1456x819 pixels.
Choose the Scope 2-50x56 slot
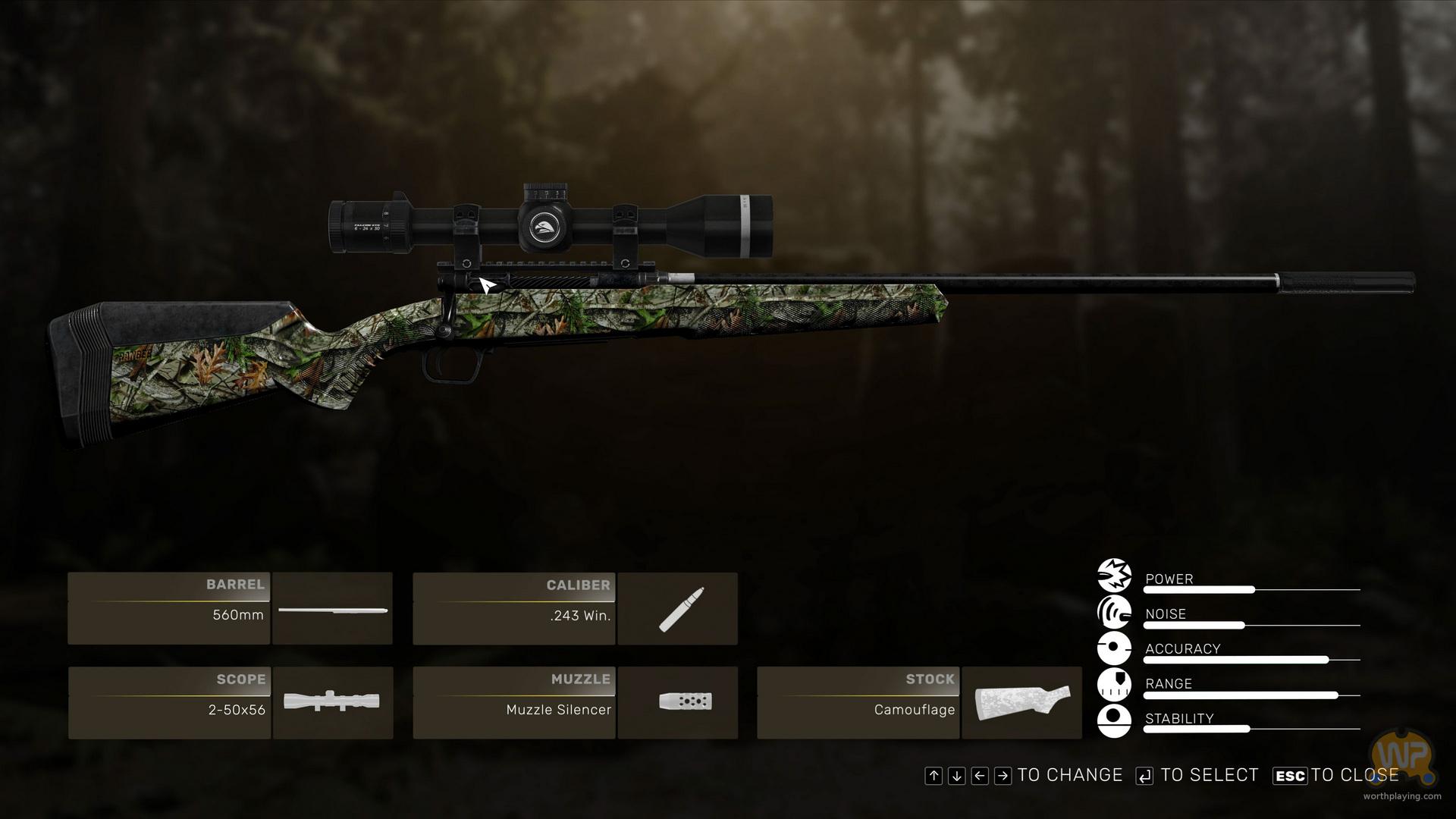[169, 703]
